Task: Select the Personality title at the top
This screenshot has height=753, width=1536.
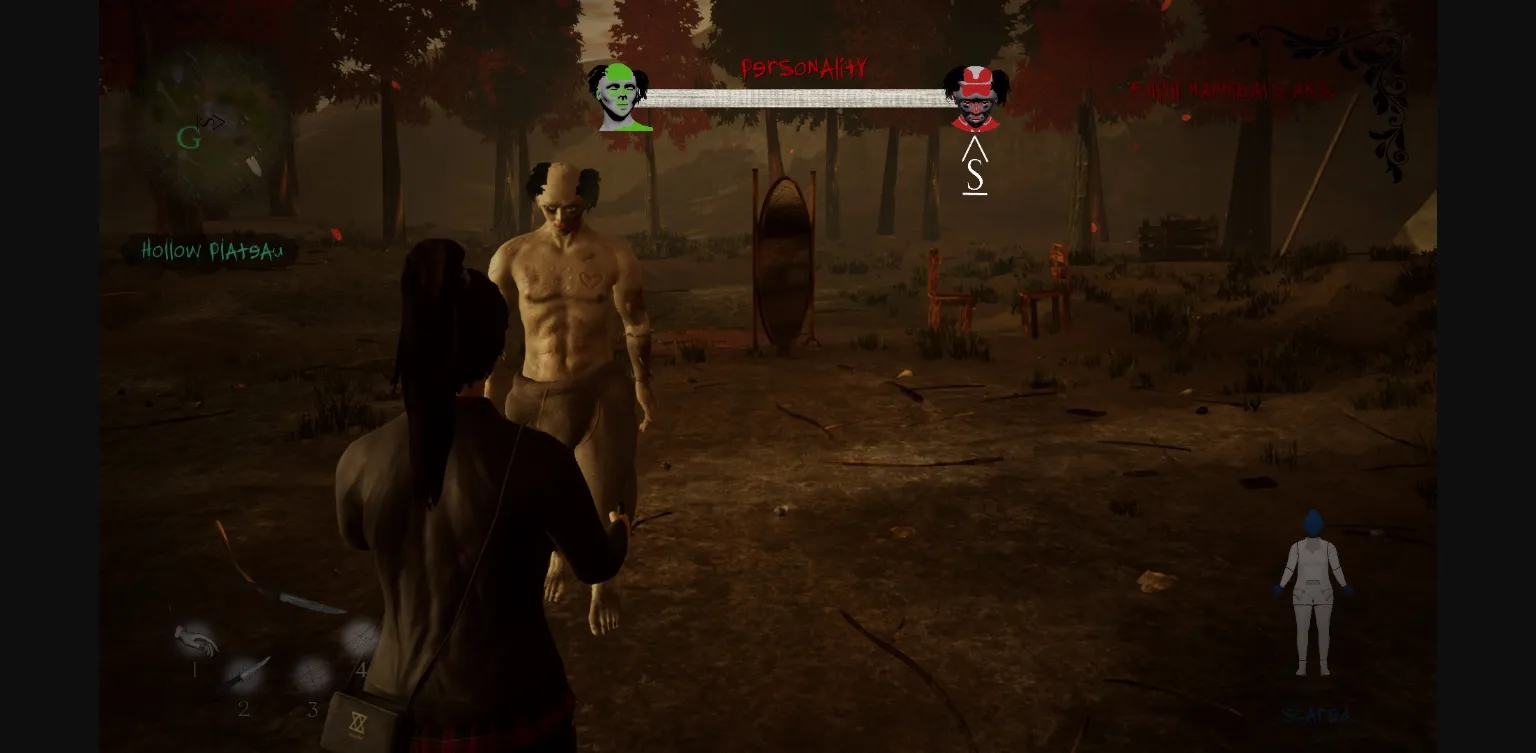Action: (806, 67)
